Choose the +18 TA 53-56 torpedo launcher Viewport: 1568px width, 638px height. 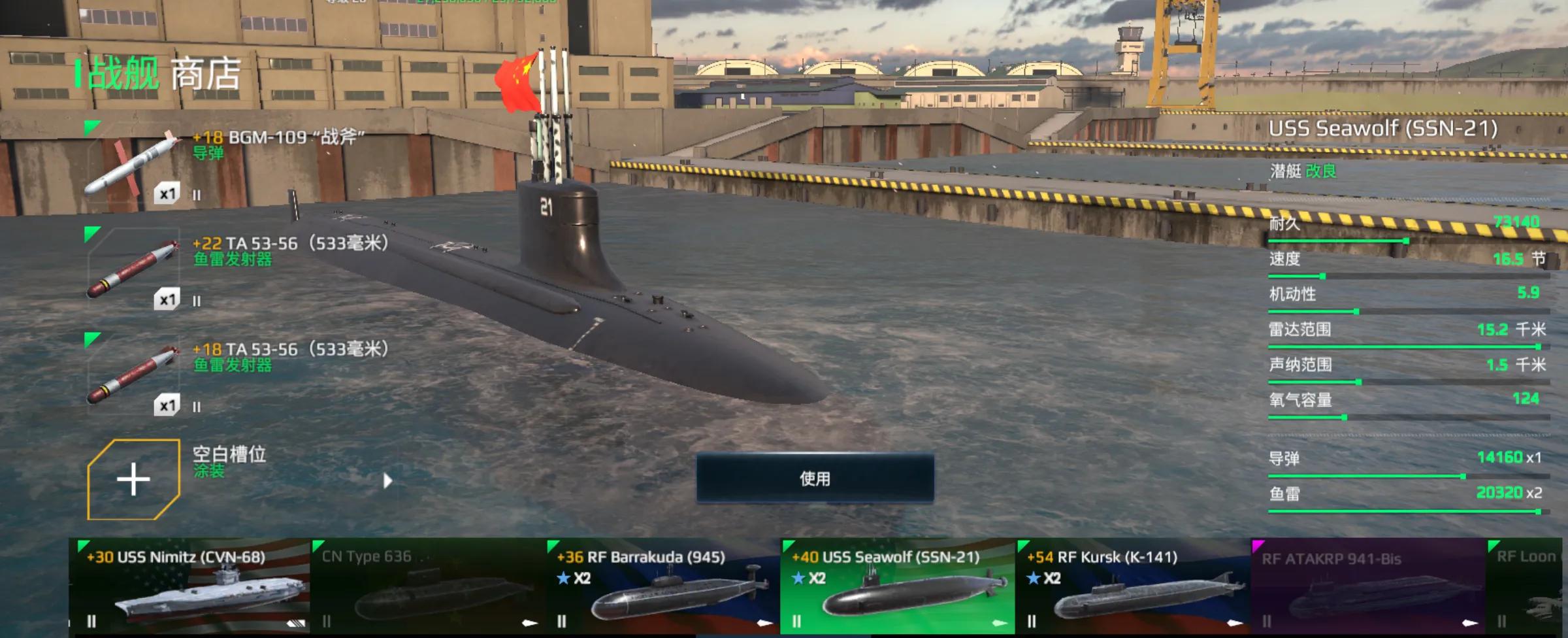pos(133,376)
